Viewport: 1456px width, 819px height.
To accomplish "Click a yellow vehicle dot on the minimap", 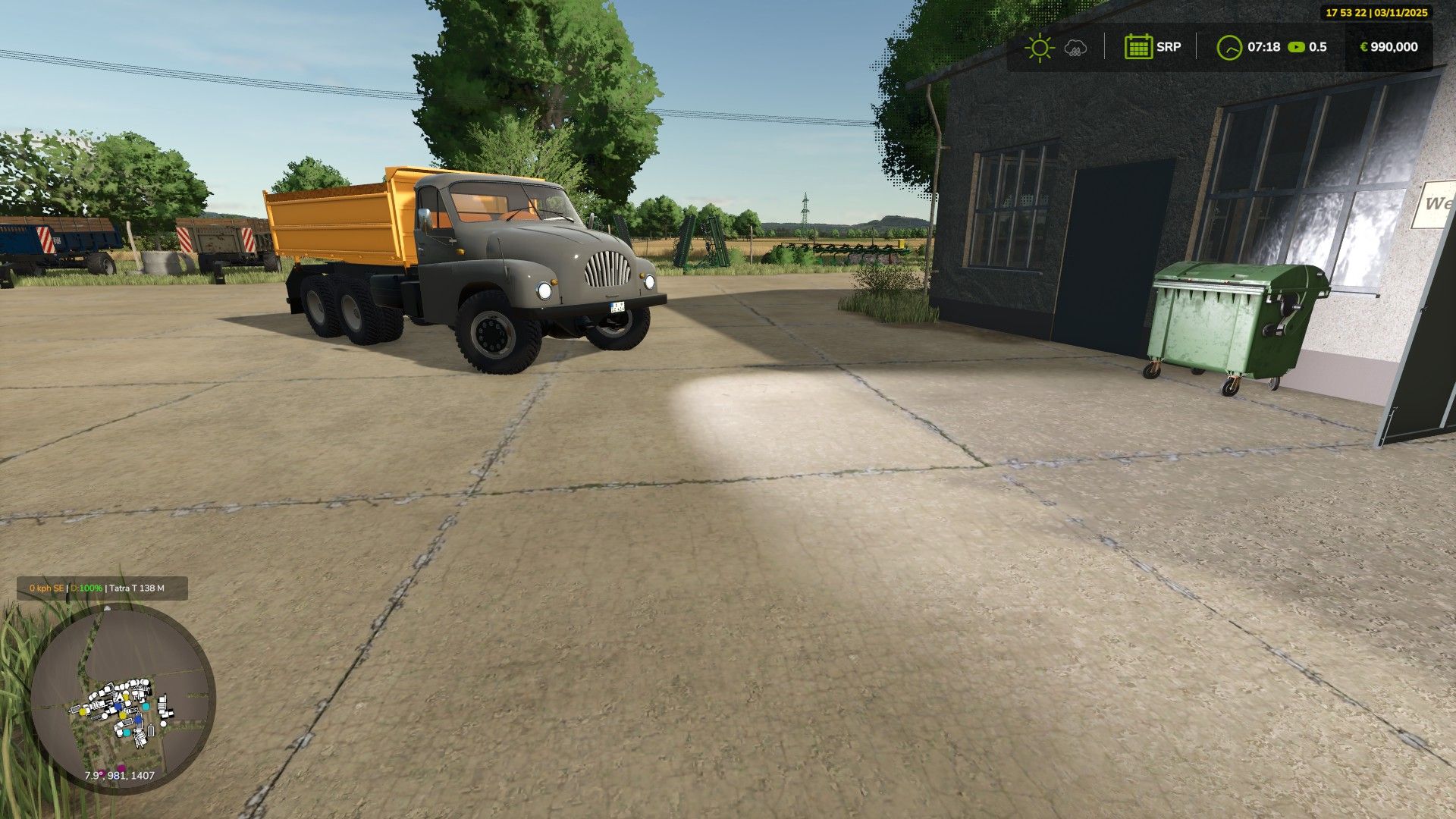I will coord(82,711).
